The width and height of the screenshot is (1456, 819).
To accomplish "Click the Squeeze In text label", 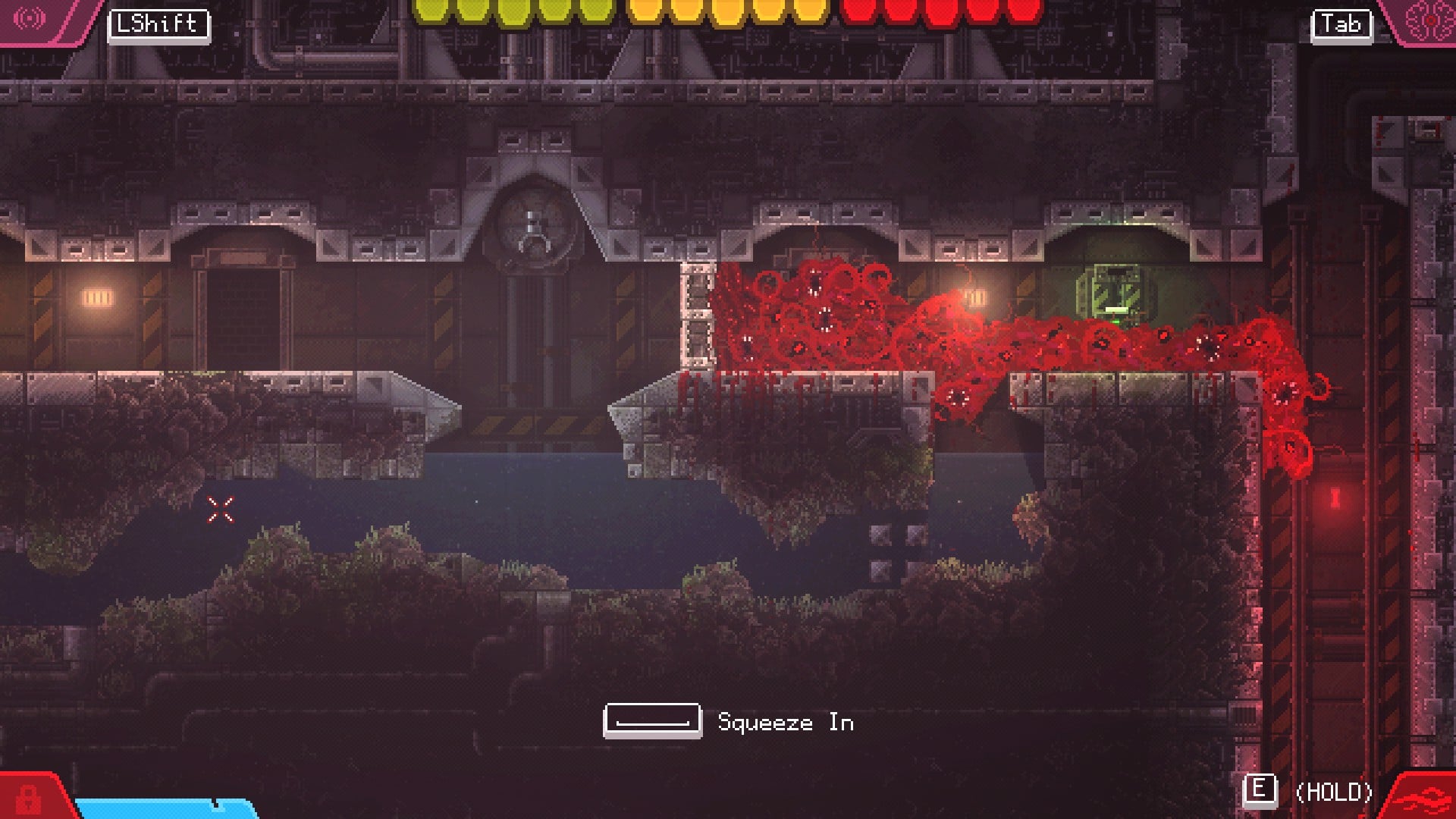I will 785,723.
